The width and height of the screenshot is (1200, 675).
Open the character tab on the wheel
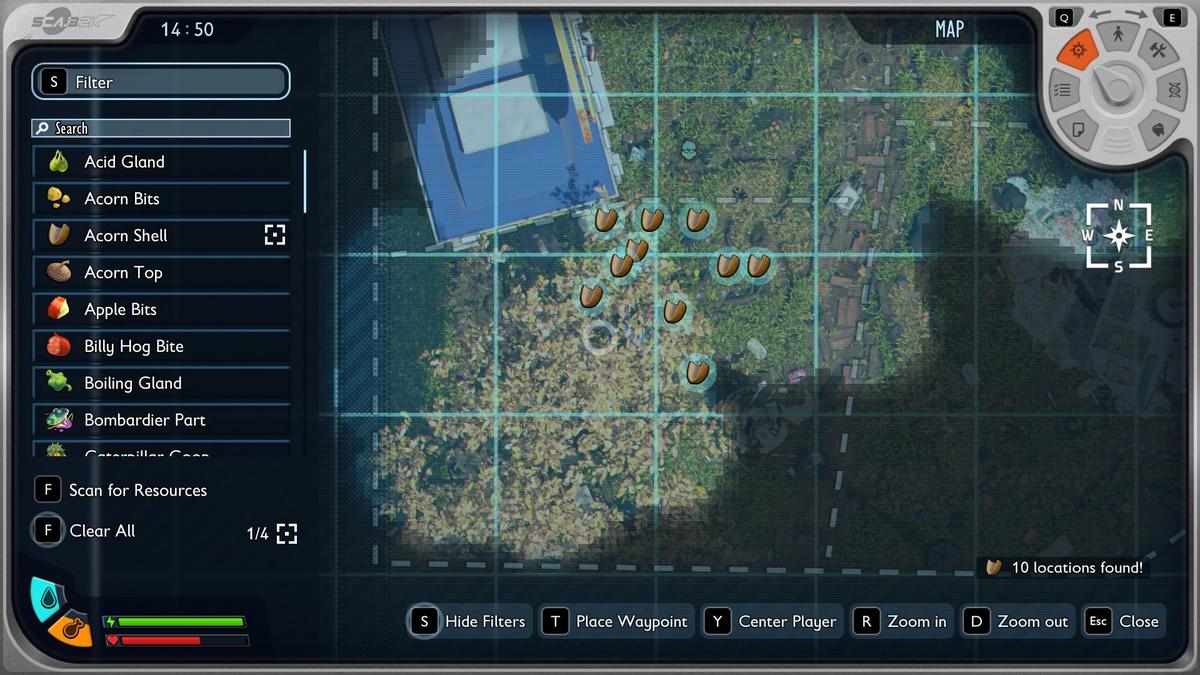point(1118,35)
